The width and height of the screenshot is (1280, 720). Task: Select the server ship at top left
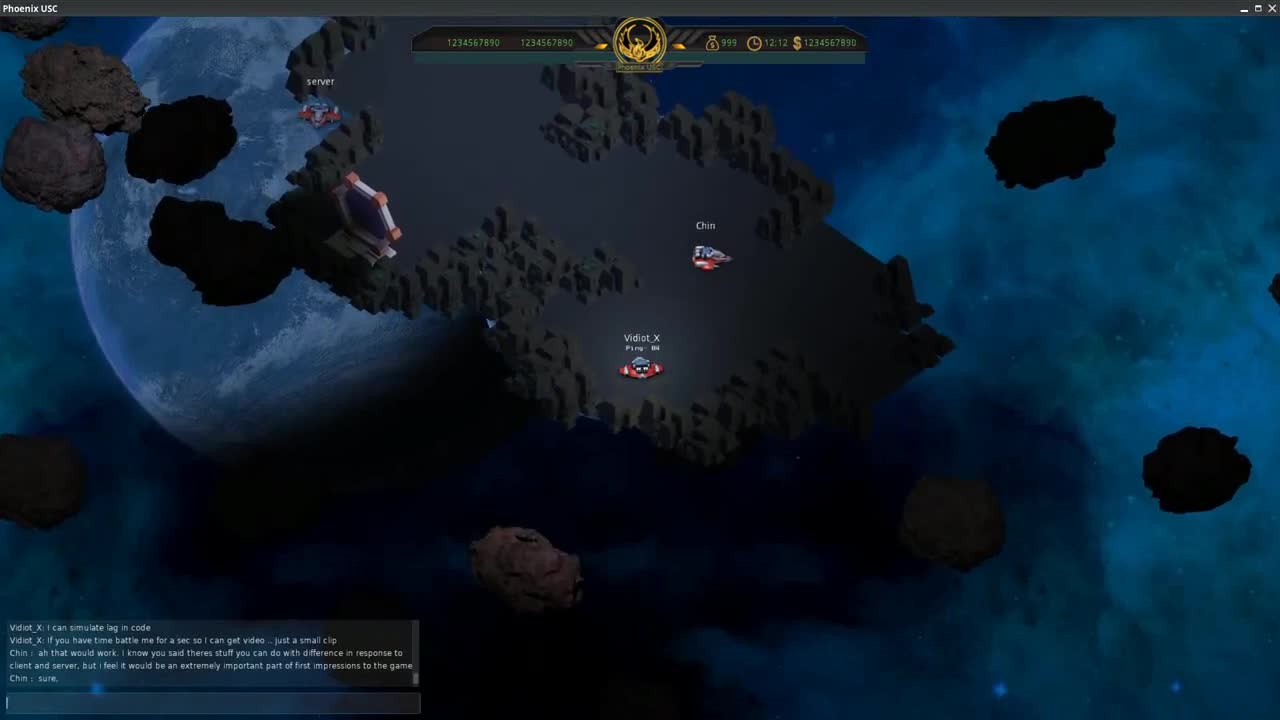(318, 112)
